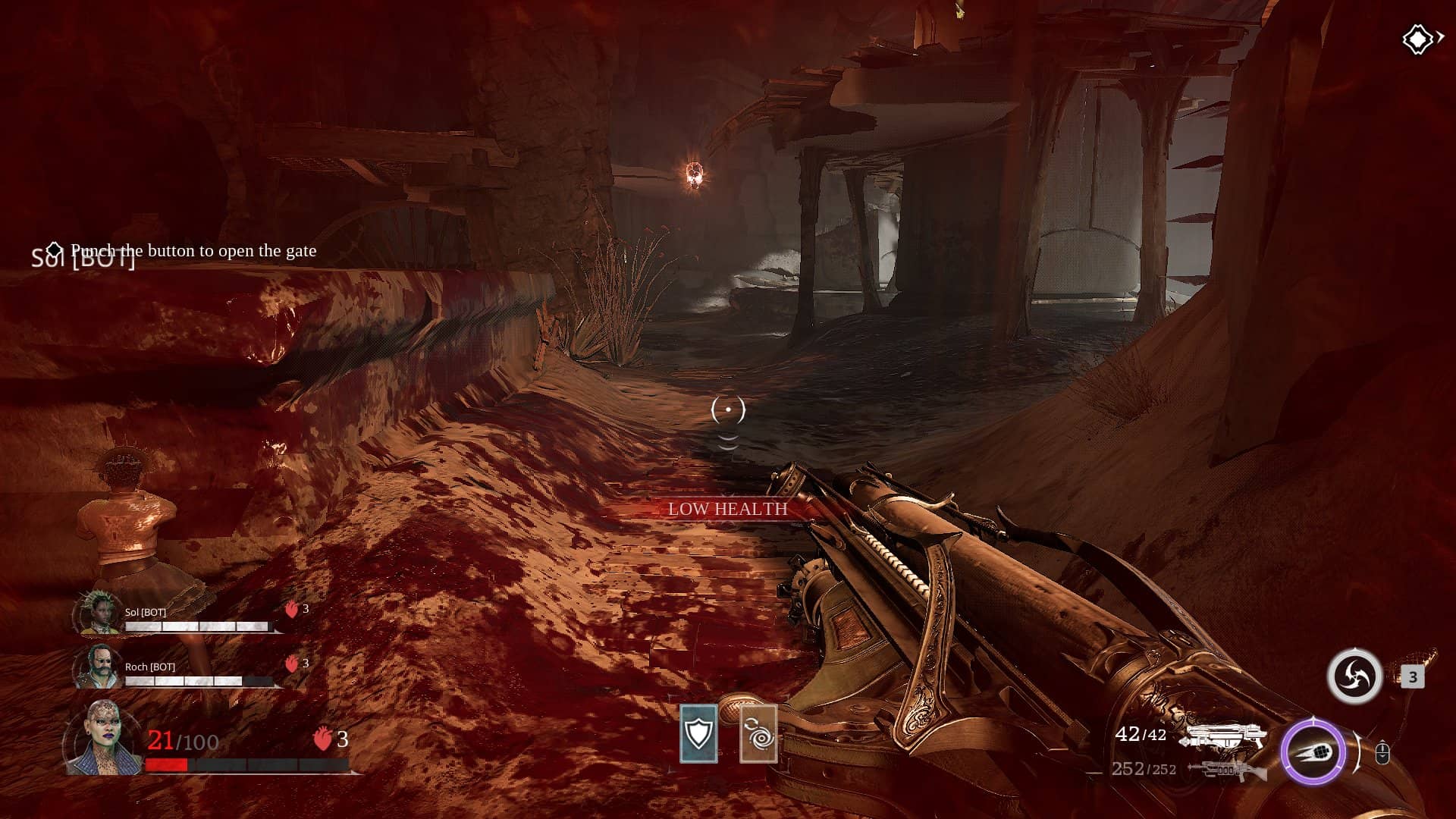Choose the equipped primary weapon icon
The width and height of the screenshot is (1456, 819).
coord(1225,736)
